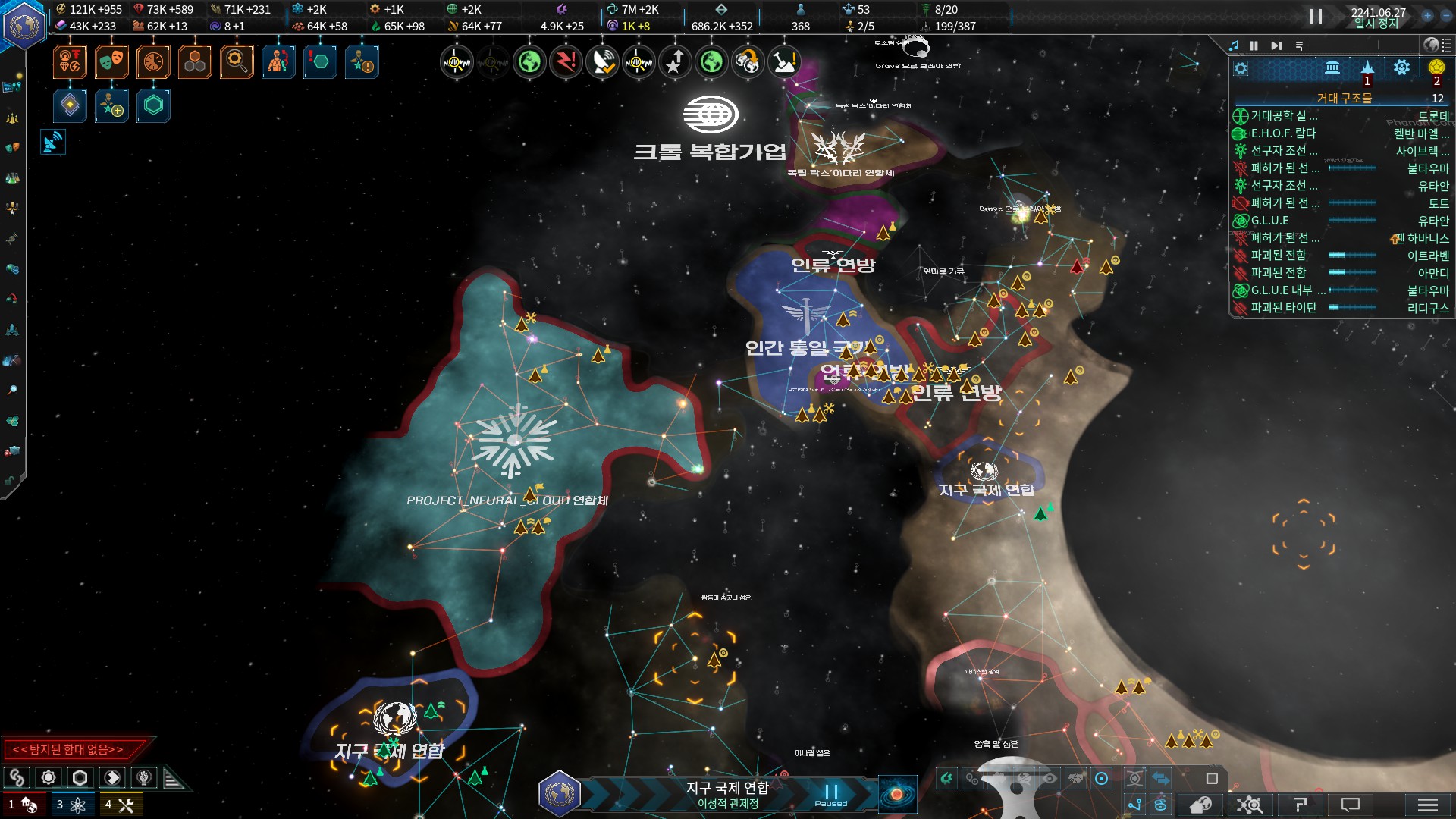Select the wrench and hammer control group 4

pyautogui.click(x=121, y=805)
